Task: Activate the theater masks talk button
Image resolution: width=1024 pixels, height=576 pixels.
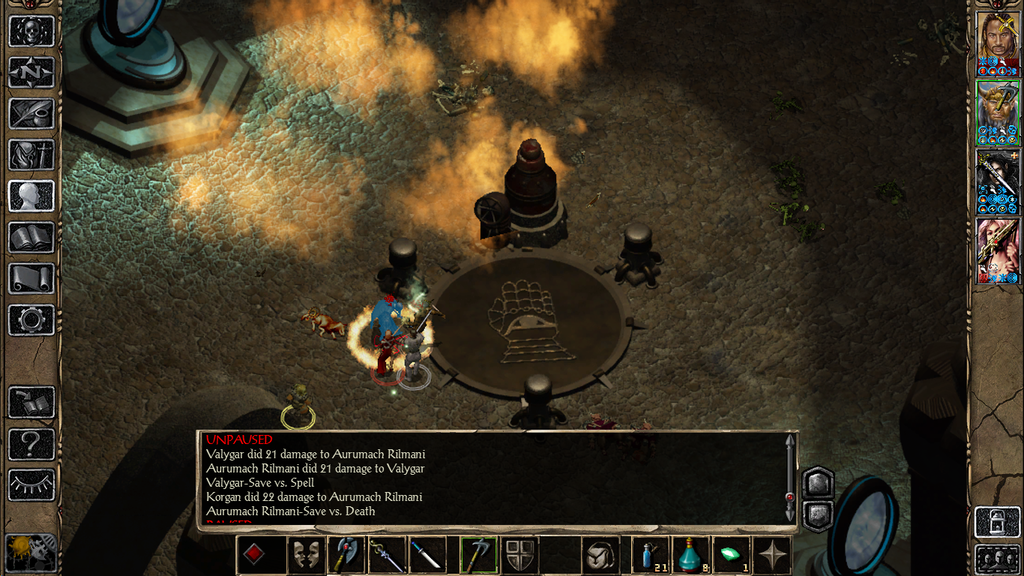Action: coord(305,555)
